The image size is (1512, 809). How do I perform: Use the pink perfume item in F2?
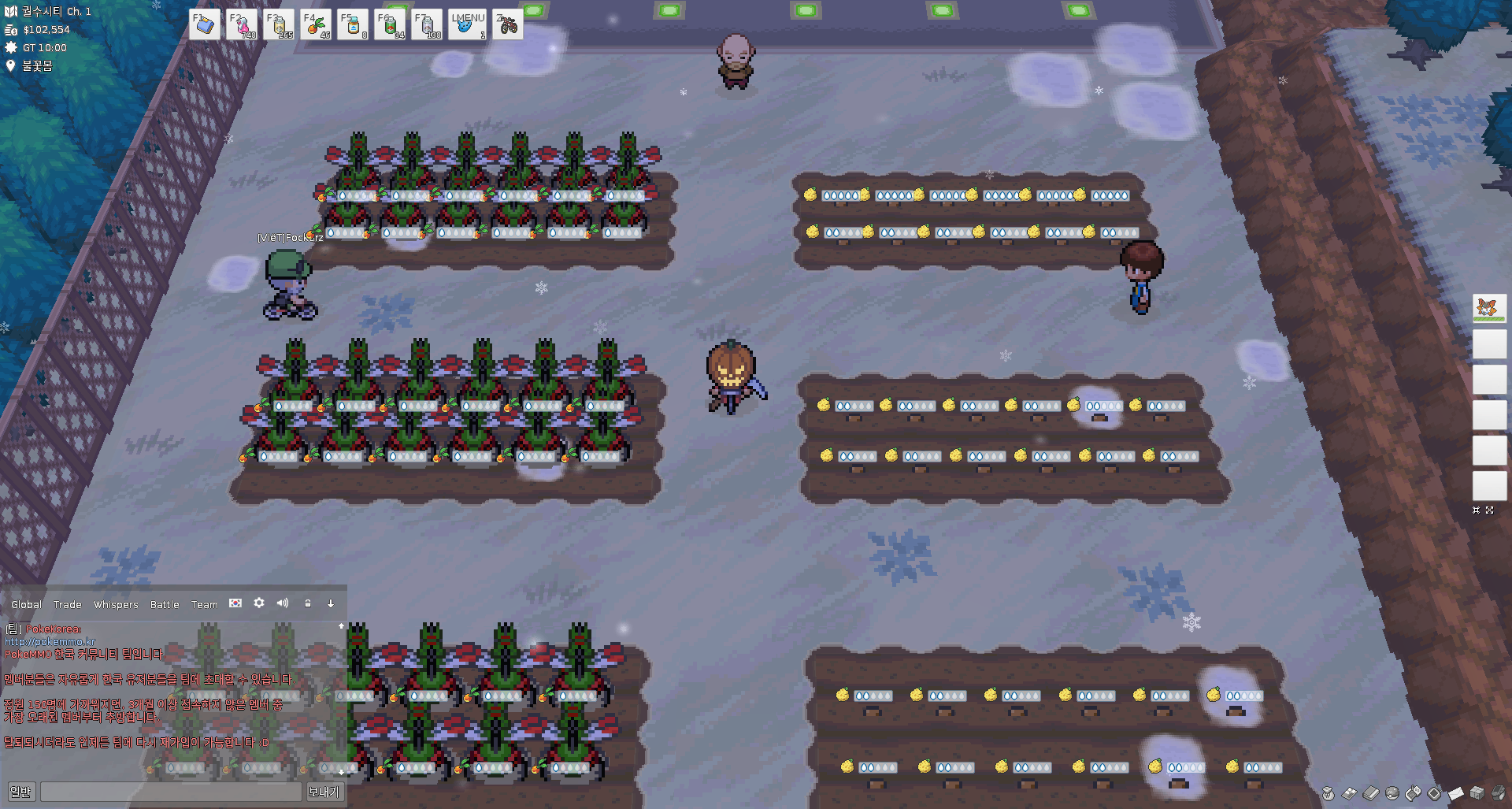[242, 24]
